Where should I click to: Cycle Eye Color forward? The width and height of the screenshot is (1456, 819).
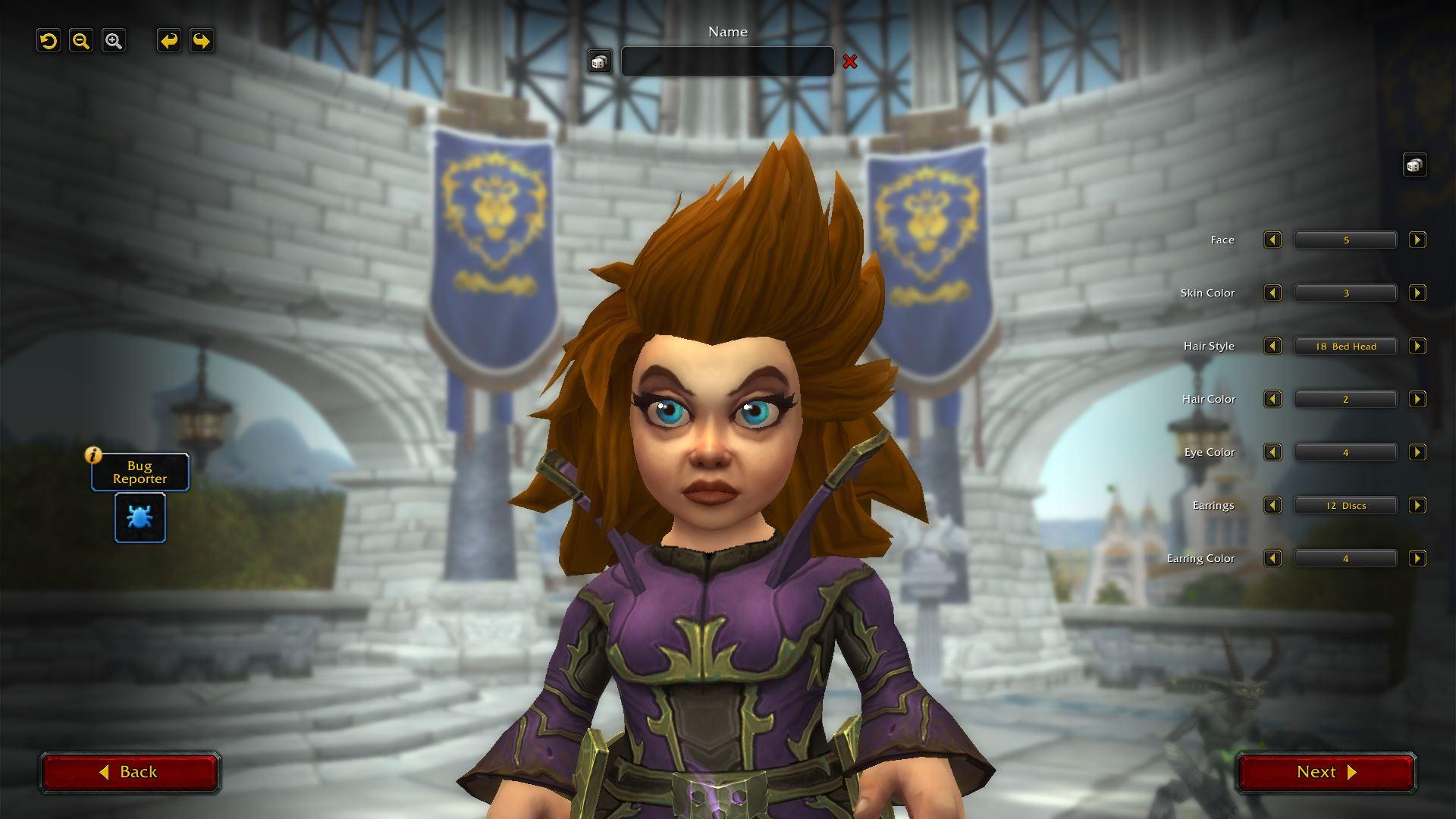pyautogui.click(x=1418, y=452)
